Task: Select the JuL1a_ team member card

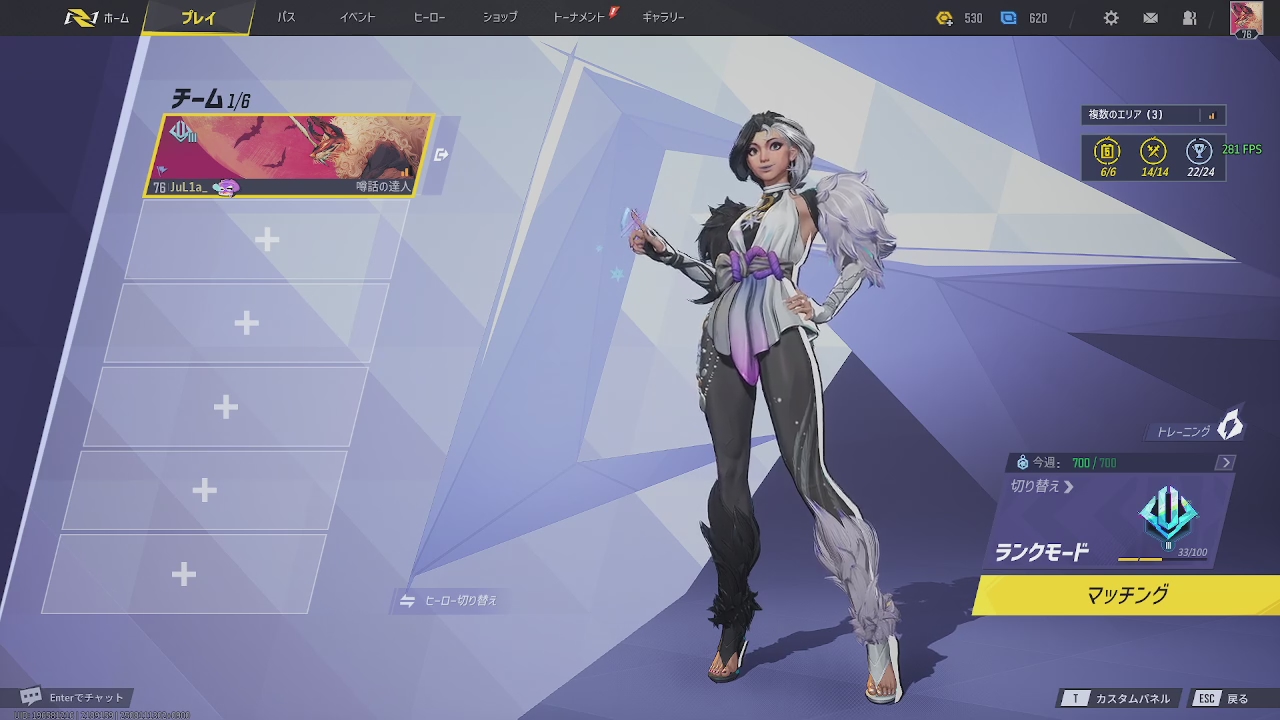Action: [x=290, y=156]
